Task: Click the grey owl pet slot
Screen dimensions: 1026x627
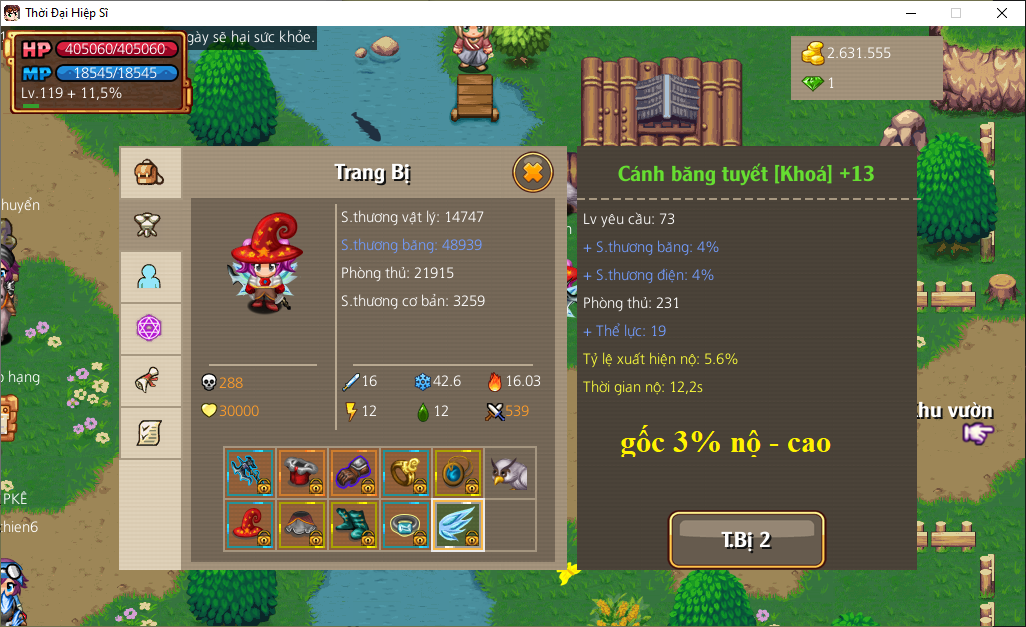Action: pyautogui.click(x=510, y=473)
